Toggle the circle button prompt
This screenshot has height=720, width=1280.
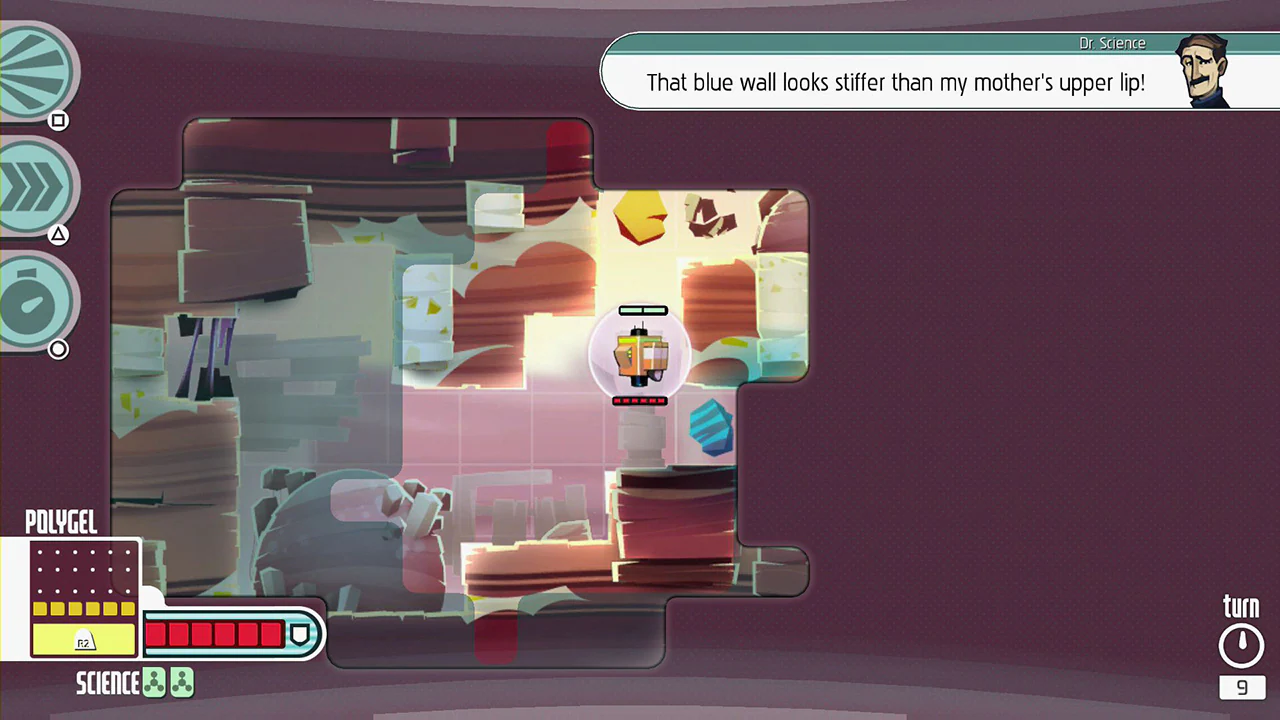point(58,348)
